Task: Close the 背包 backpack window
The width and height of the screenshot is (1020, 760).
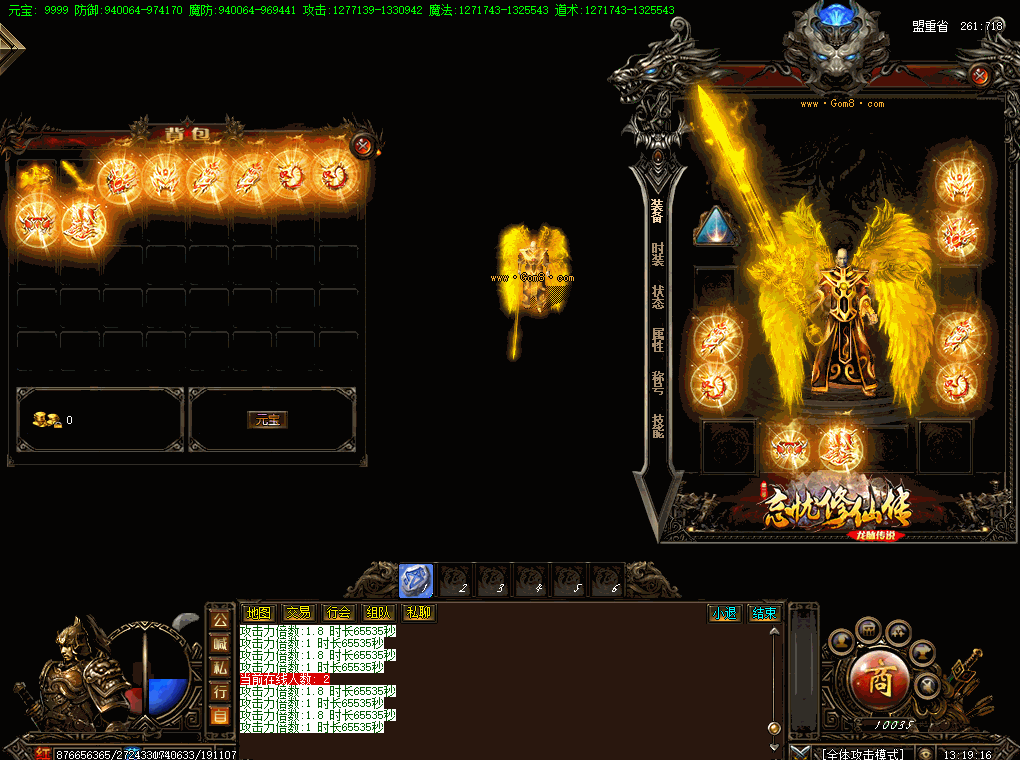Action: point(363,146)
